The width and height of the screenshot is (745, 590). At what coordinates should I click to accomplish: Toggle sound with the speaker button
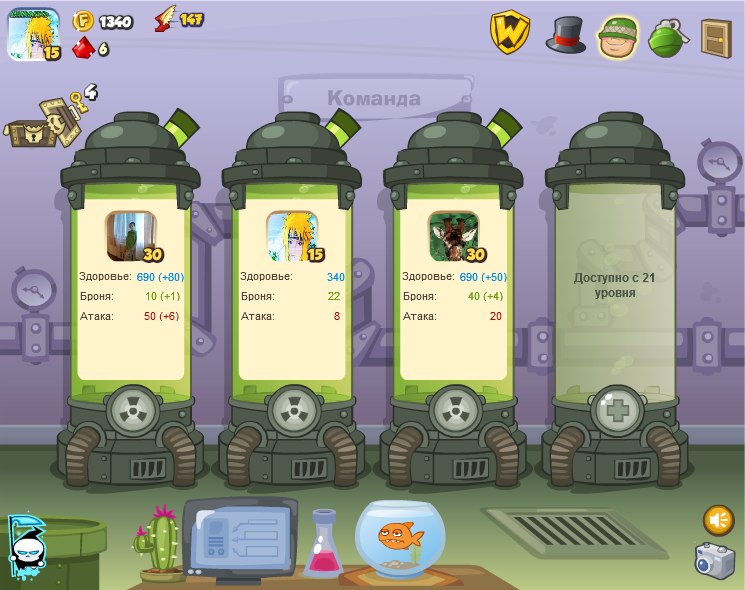click(x=718, y=520)
